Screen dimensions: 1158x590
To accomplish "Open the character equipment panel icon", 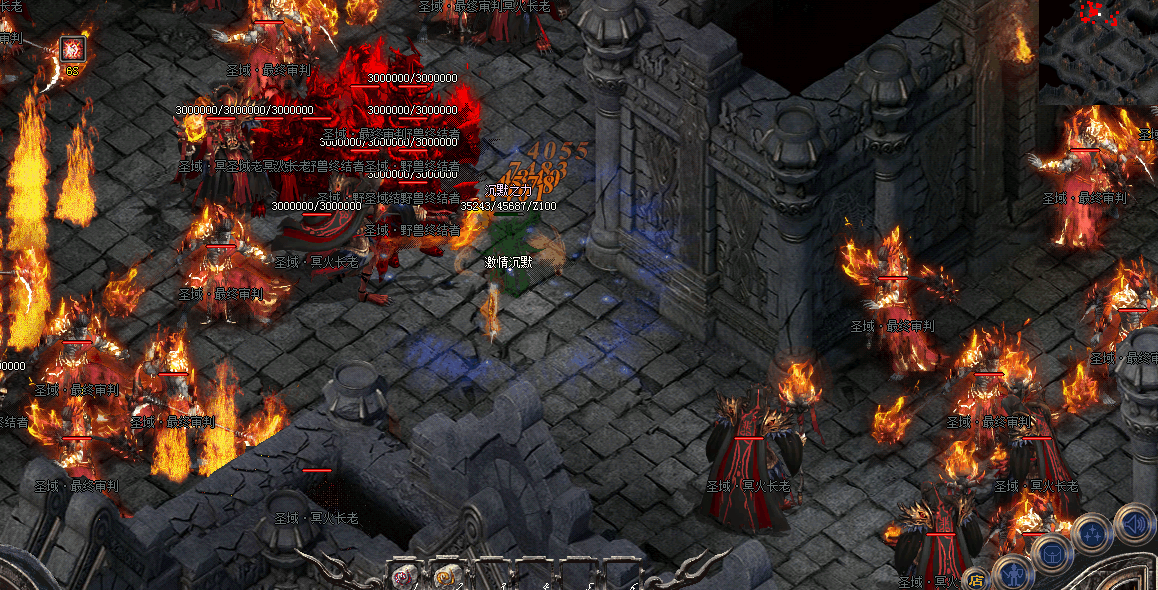I will click(1014, 574).
